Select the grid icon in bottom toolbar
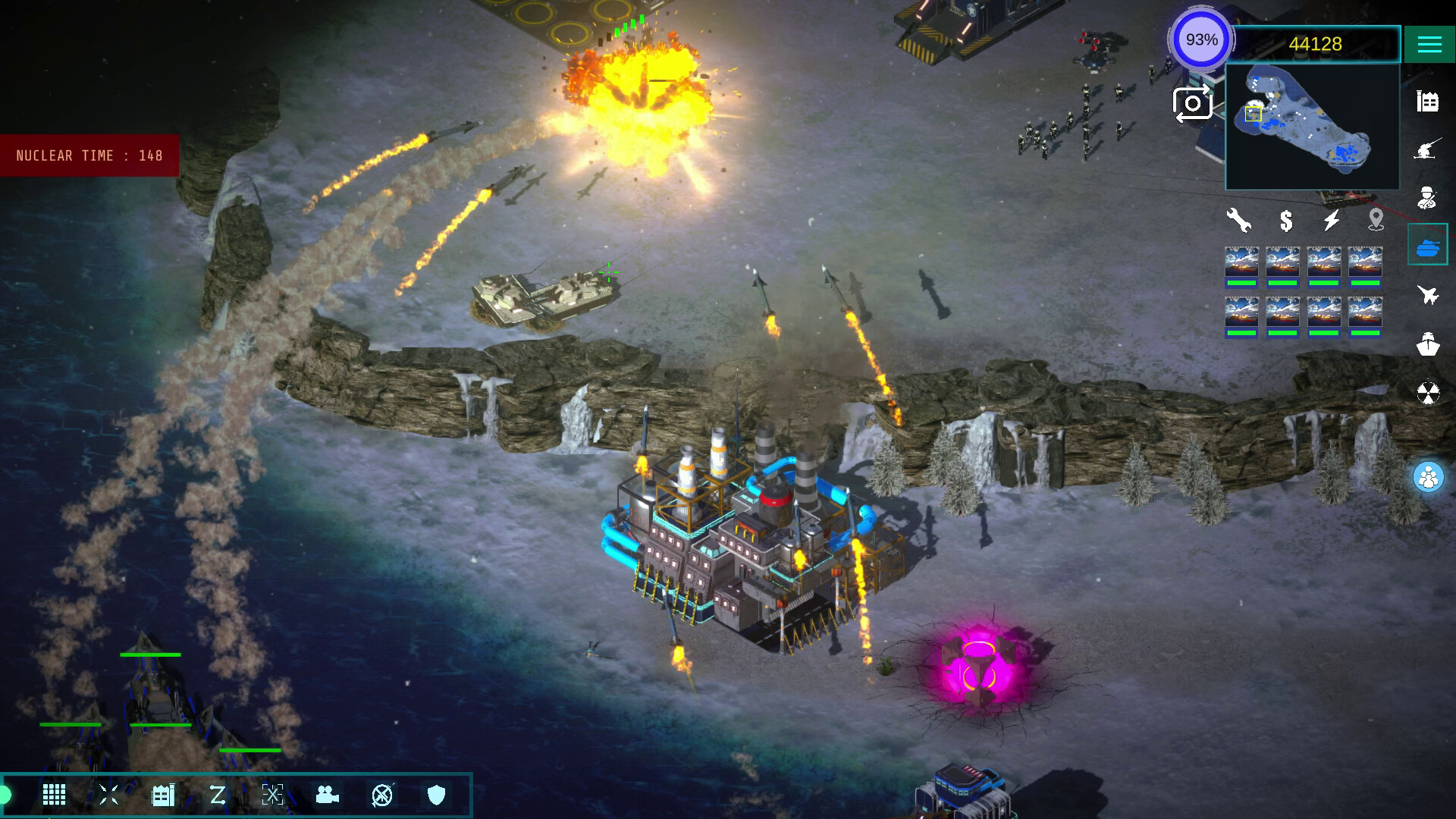Viewport: 1456px width, 819px height. point(54,795)
